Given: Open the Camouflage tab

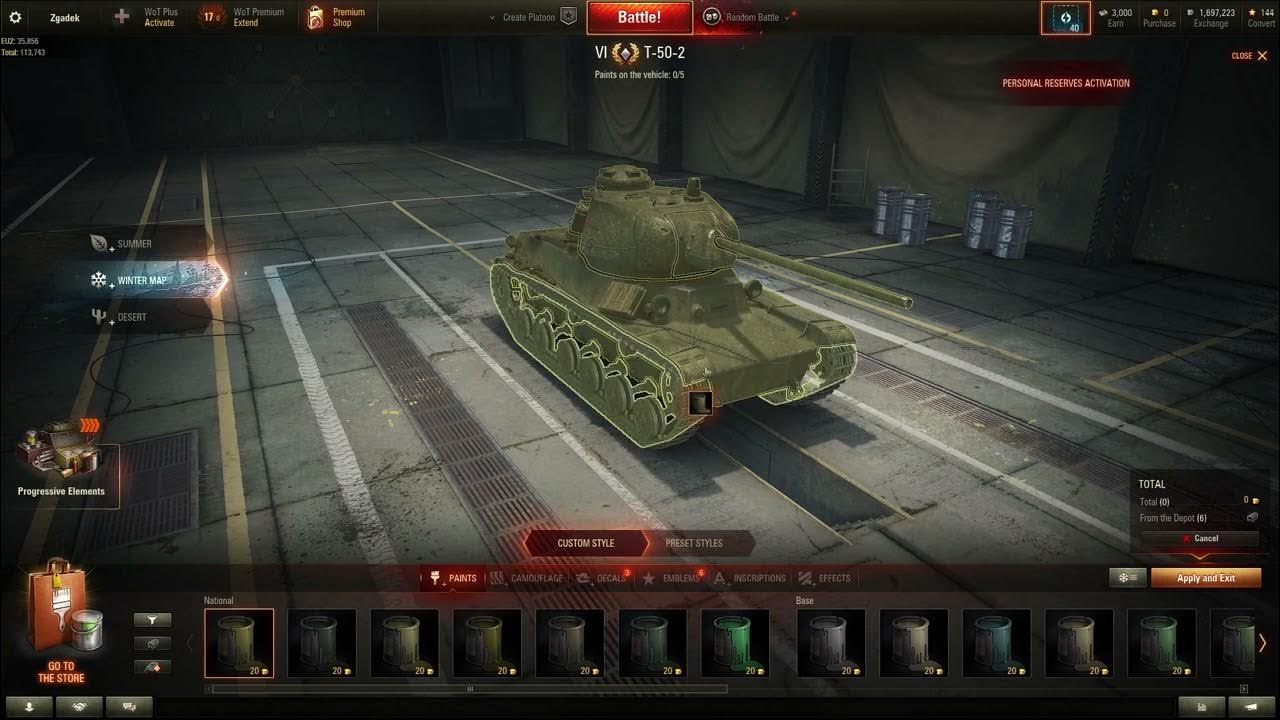Looking at the screenshot, I should (527, 578).
